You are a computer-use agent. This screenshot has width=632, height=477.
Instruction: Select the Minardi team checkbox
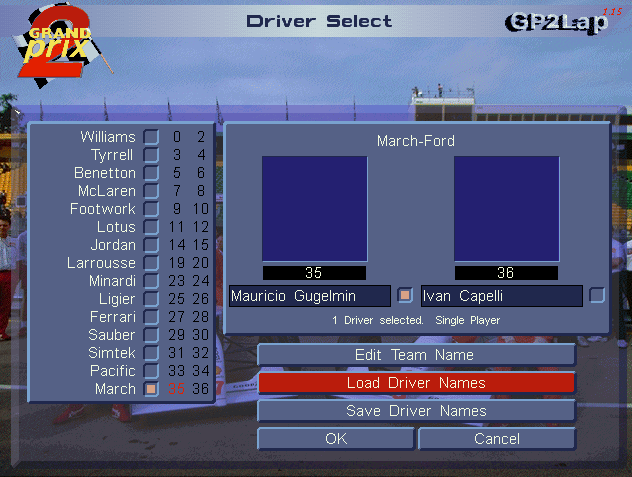150,281
